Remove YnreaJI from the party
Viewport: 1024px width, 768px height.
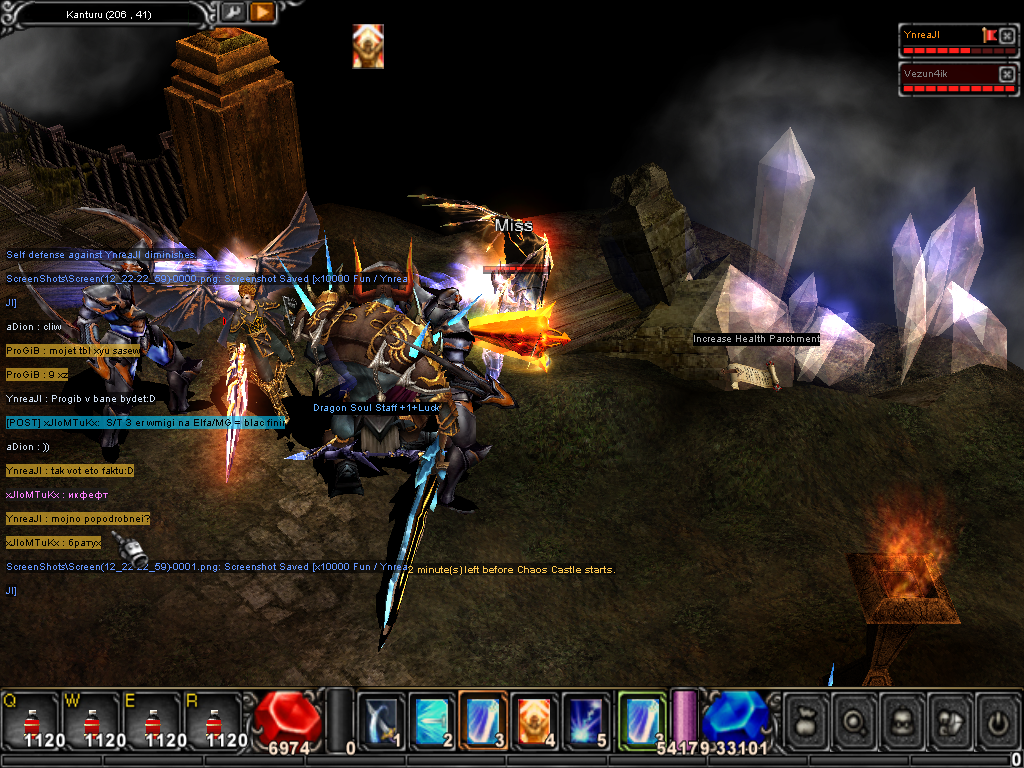click(x=1007, y=36)
